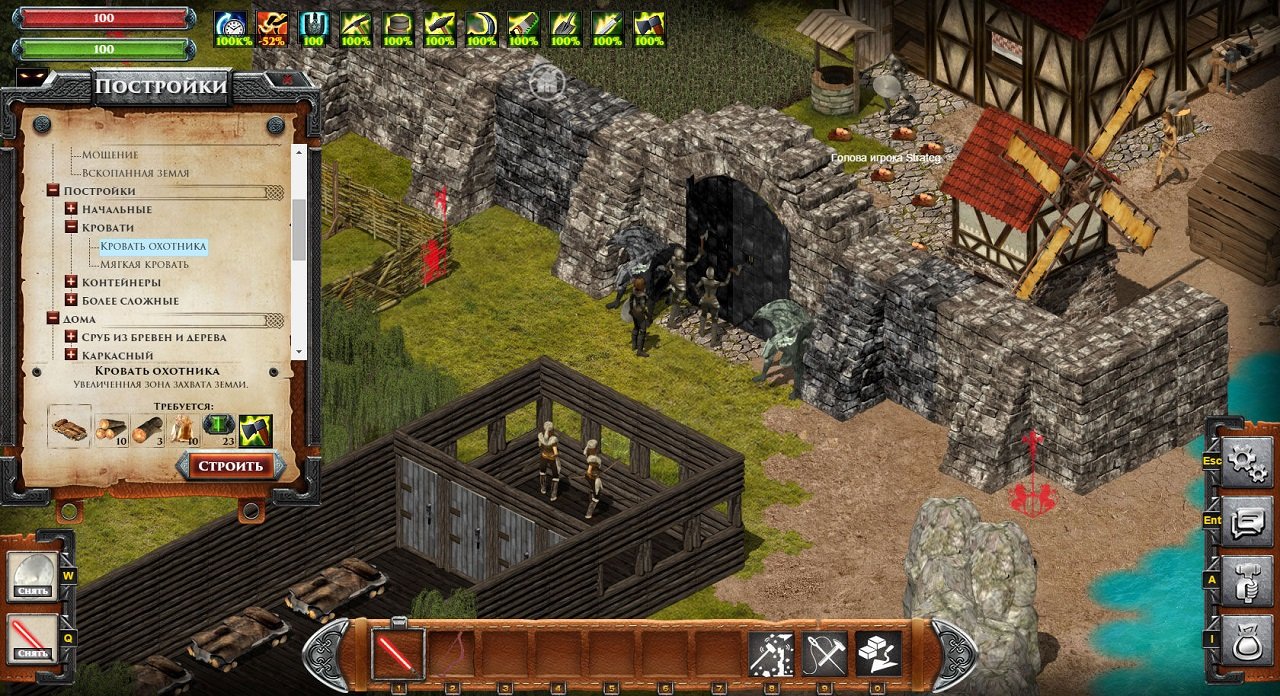Expand the Контейнеры category
The width and height of the screenshot is (1280, 696).
(x=72, y=282)
